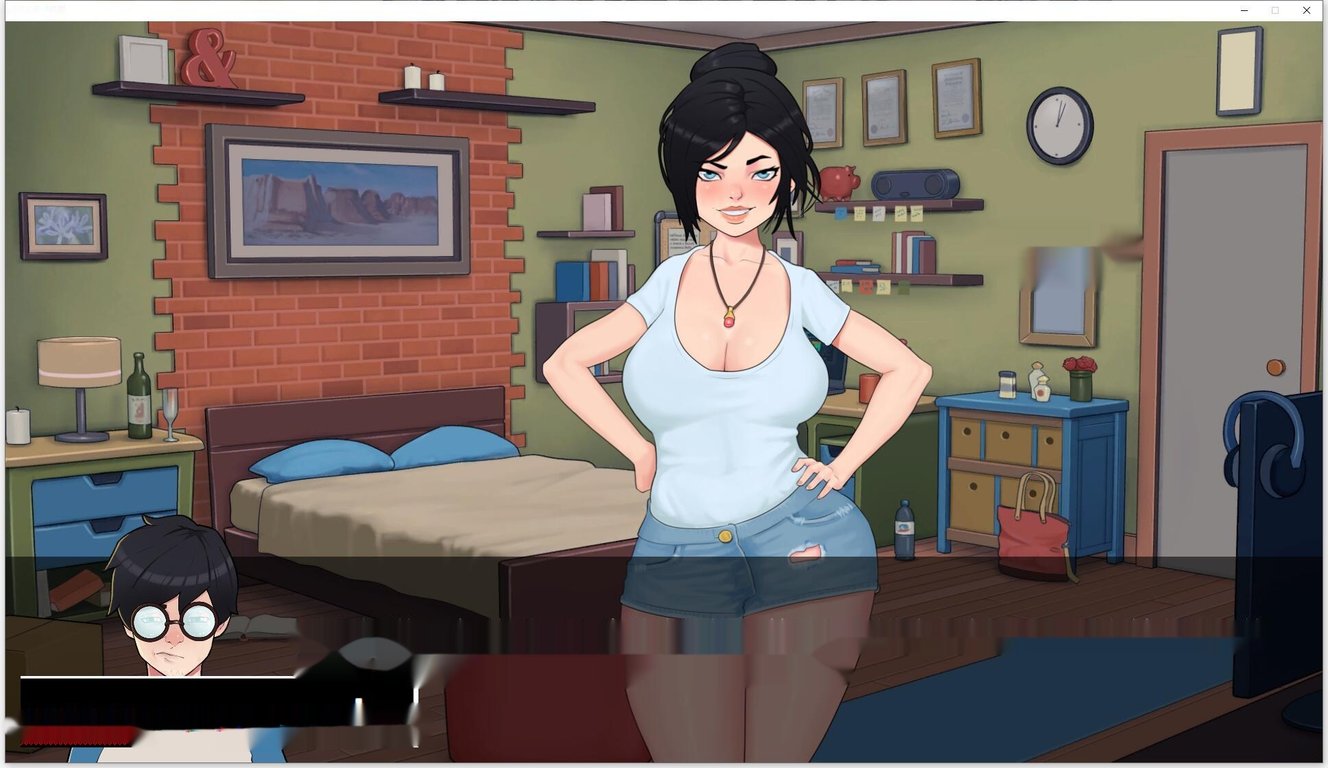This screenshot has height=768, width=1328.
Task: Click the mirror on the right wall
Action: (1060, 292)
